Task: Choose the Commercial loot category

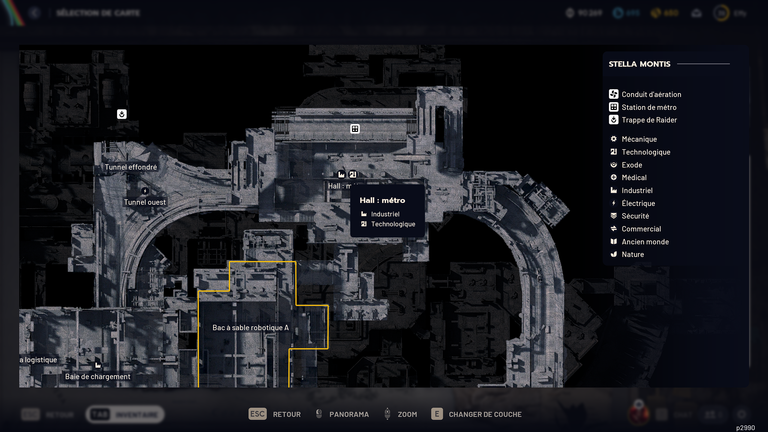Action: (640, 229)
